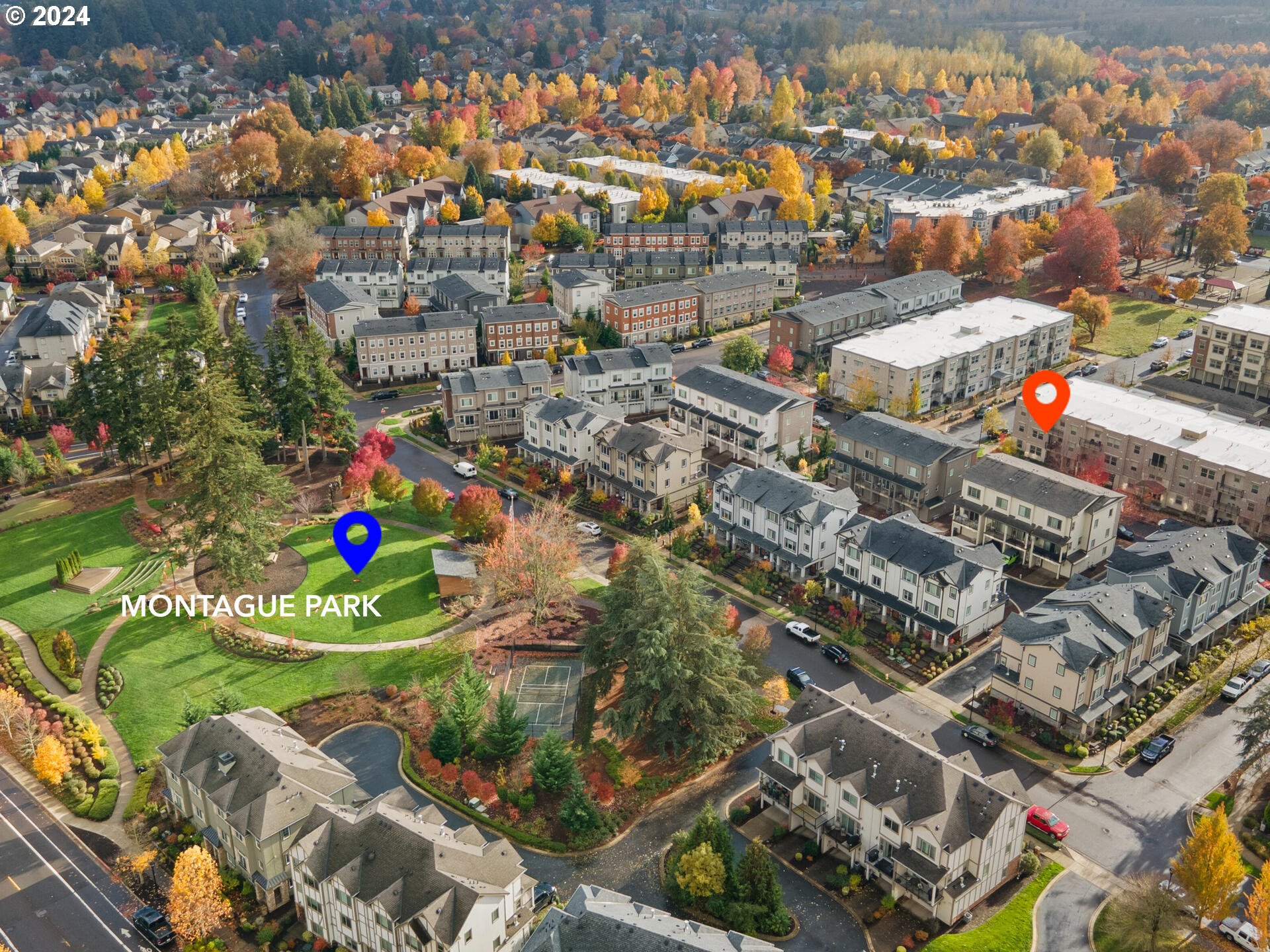
Task: Click the orange location pin marker
Action: point(1046,397)
